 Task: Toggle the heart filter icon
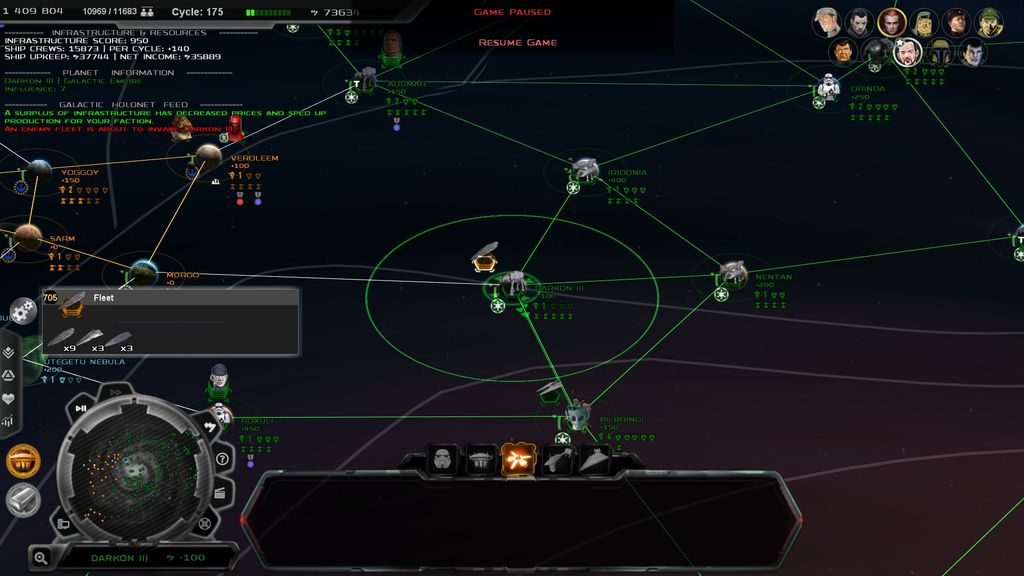9,398
